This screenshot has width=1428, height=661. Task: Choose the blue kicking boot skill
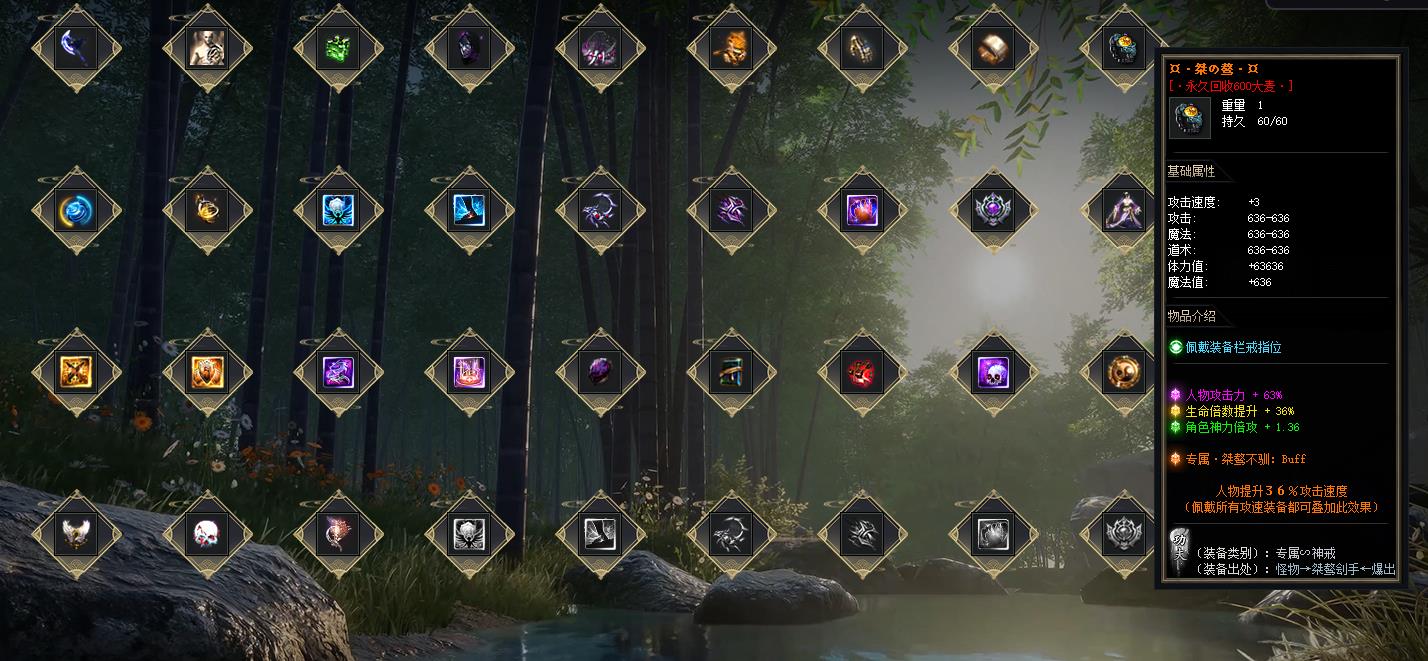pyautogui.click(x=469, y=210)
